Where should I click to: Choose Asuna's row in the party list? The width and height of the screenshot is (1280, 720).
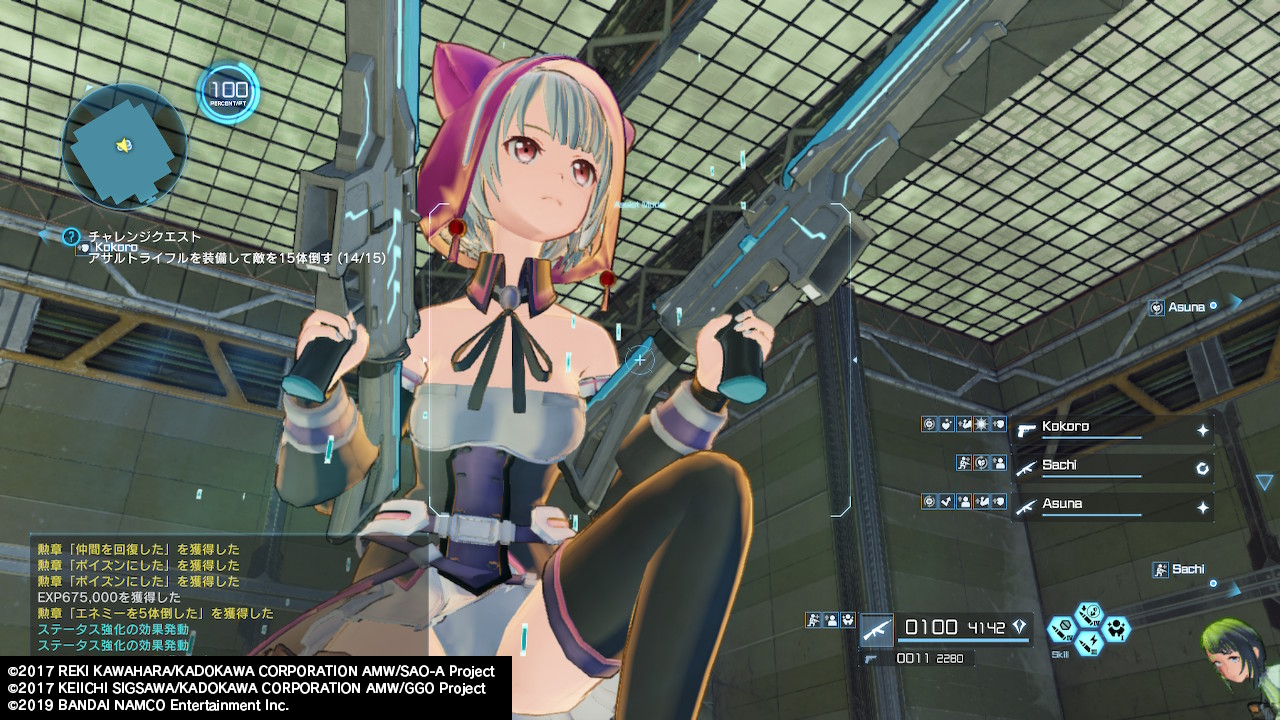point(1112,506)
